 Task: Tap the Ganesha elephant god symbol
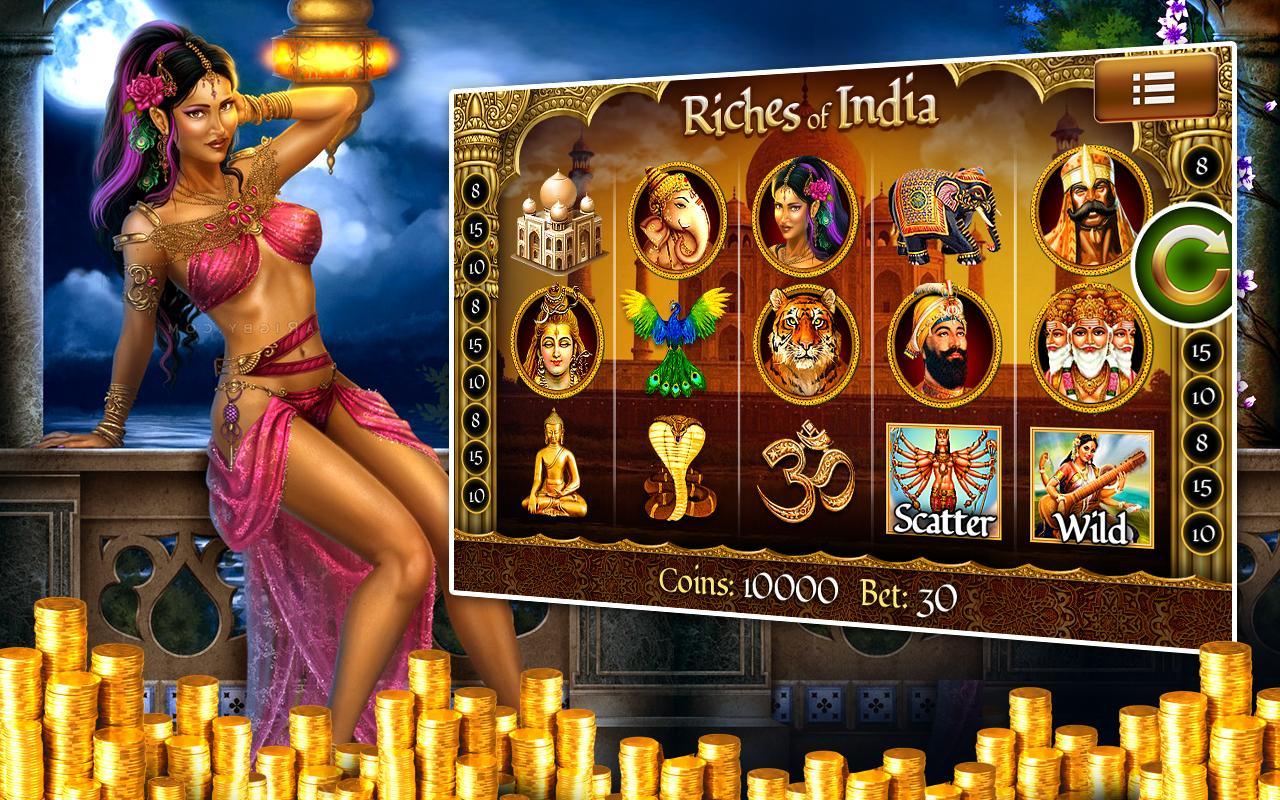(683, 222)
